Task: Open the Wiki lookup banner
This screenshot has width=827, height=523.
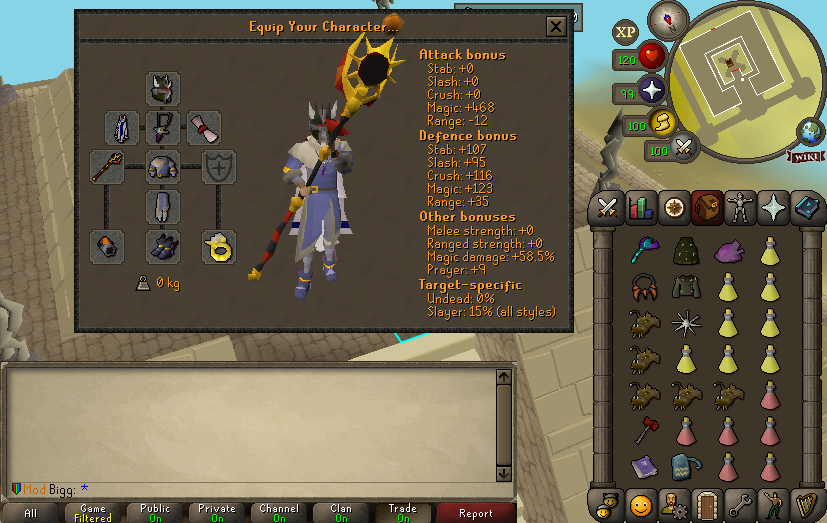Action: [x=802, y=156]
